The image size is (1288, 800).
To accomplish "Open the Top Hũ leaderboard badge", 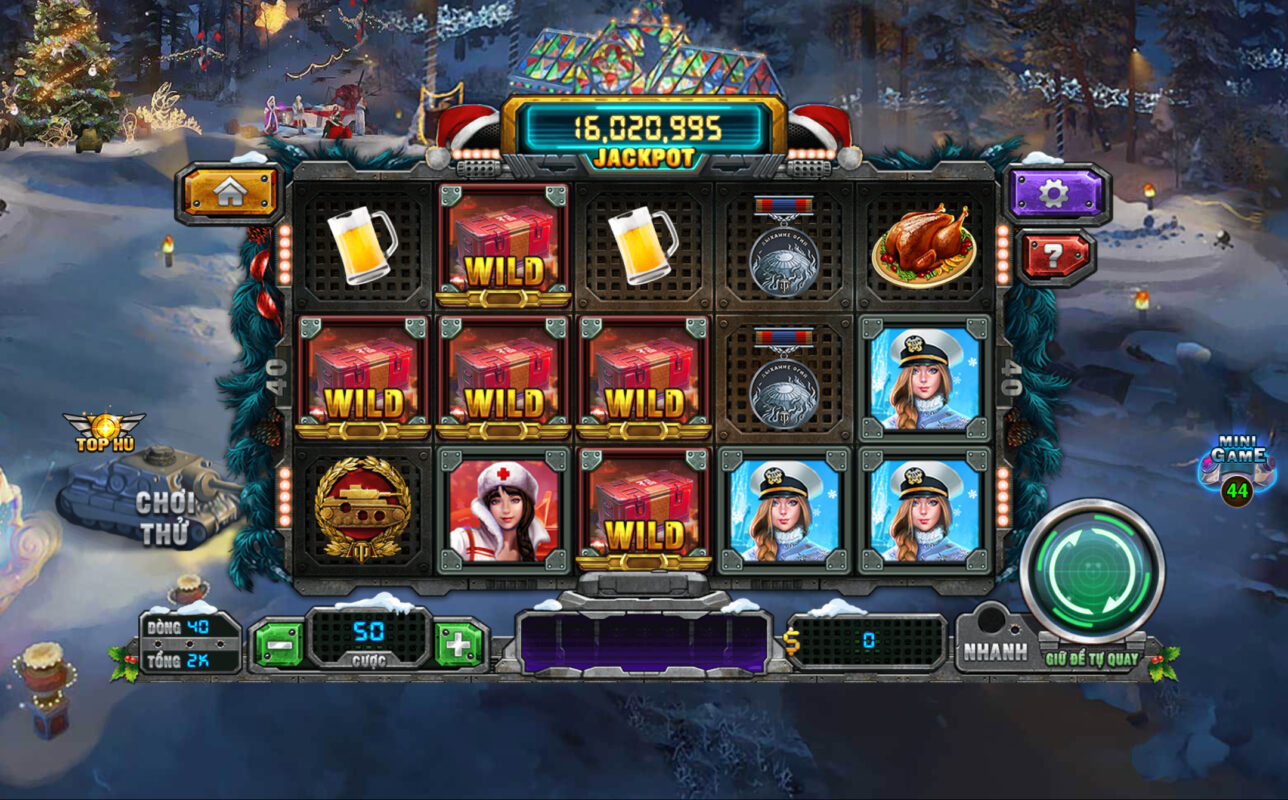I will pyautogui.click(x=104, y=432).
